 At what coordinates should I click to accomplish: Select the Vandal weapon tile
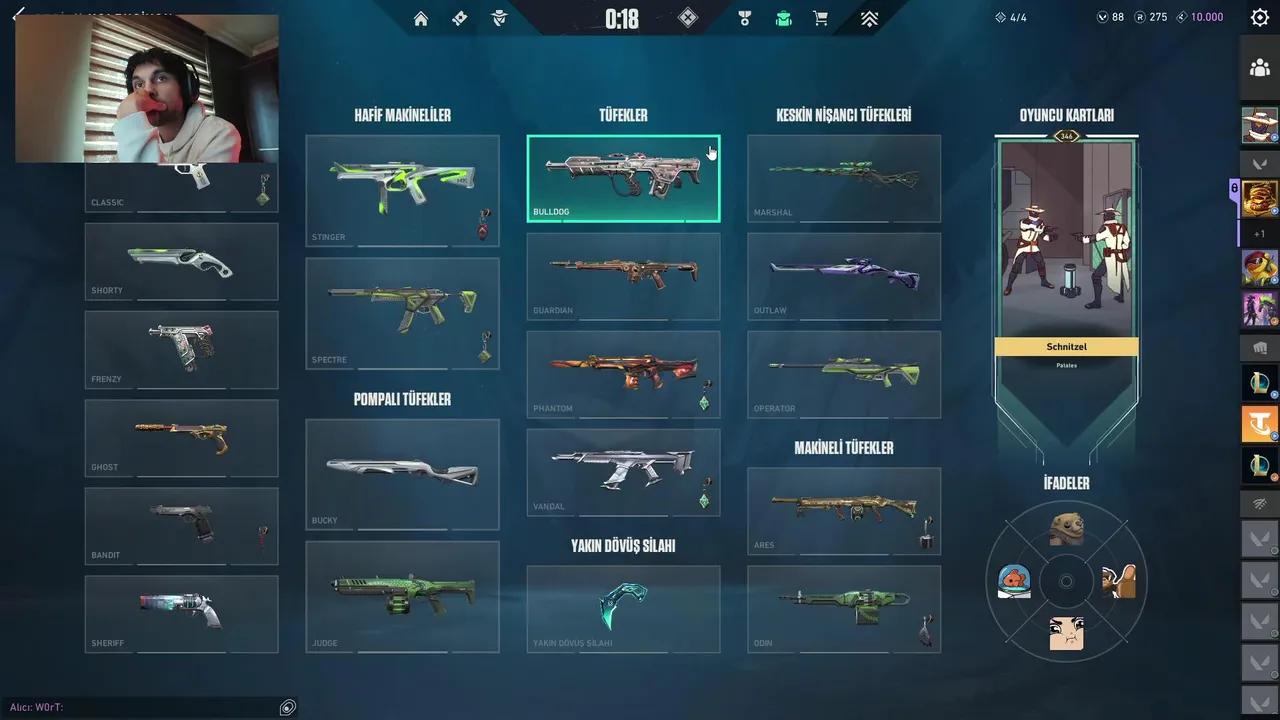623,472
